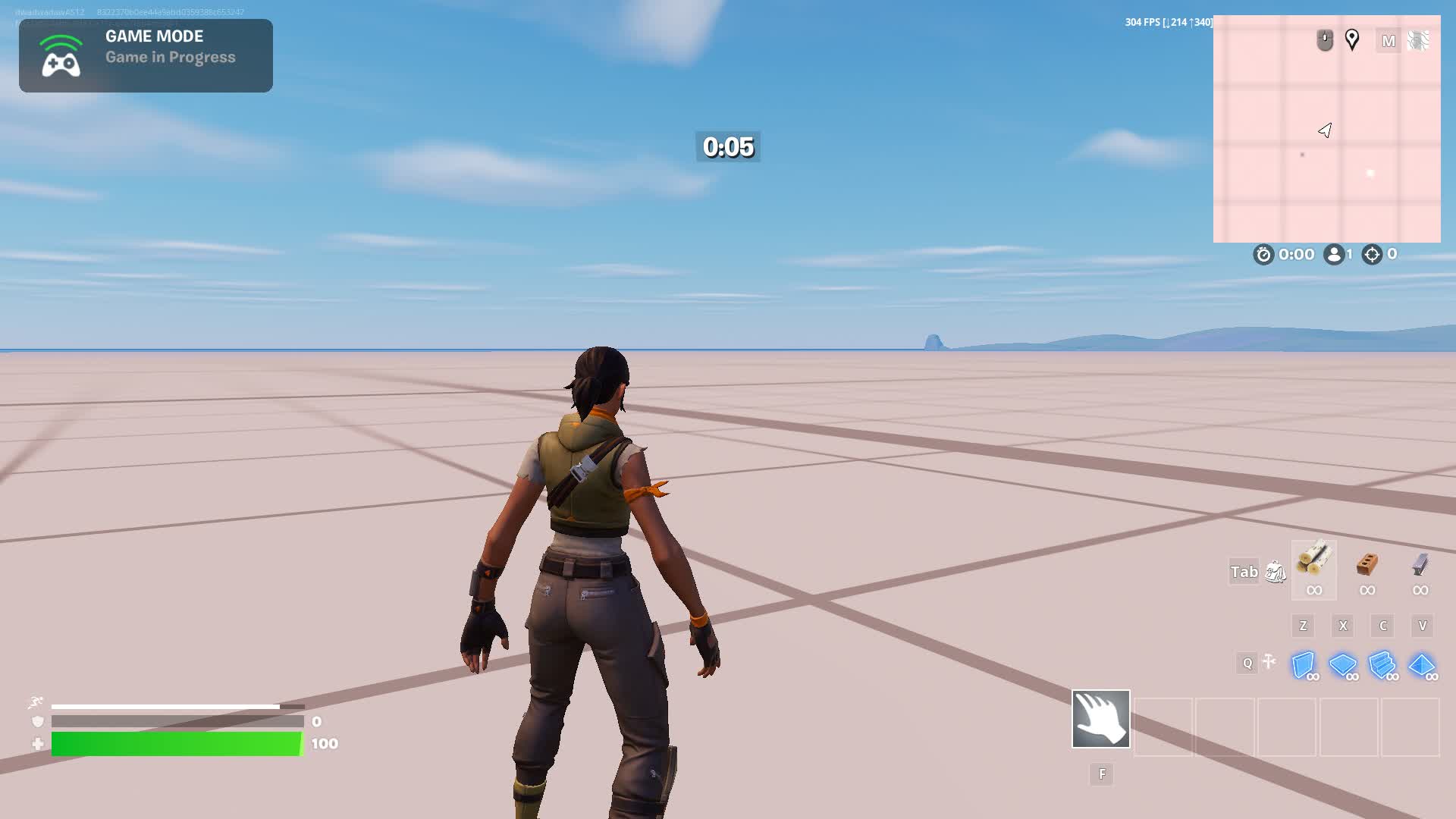Click the M key map shortcut label

click(1389, 42)
